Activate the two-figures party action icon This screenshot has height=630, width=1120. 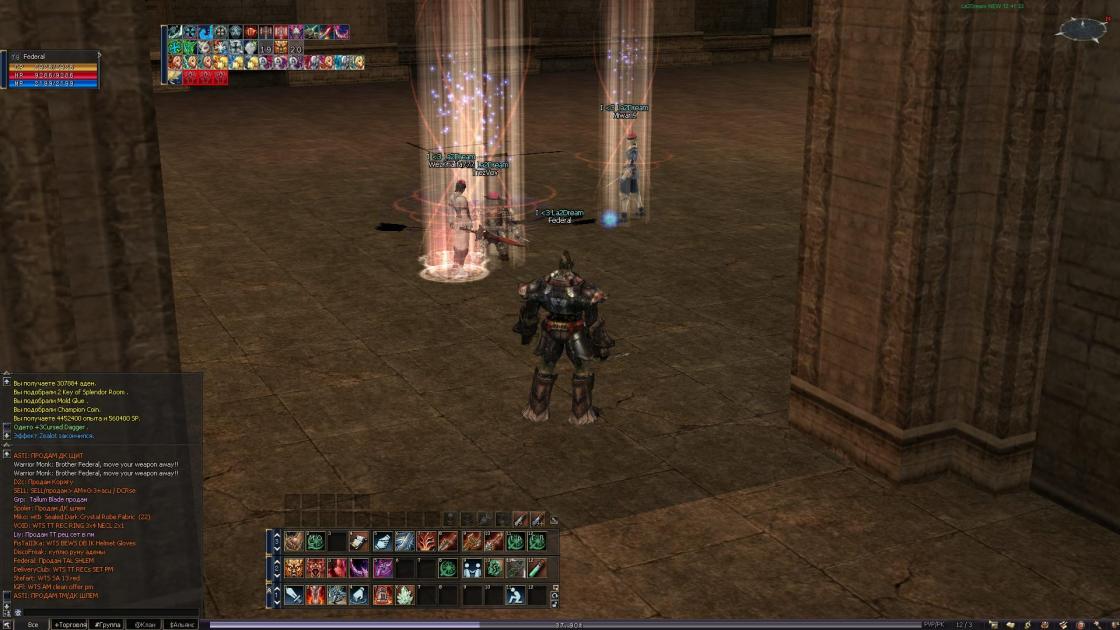(470, 568)
